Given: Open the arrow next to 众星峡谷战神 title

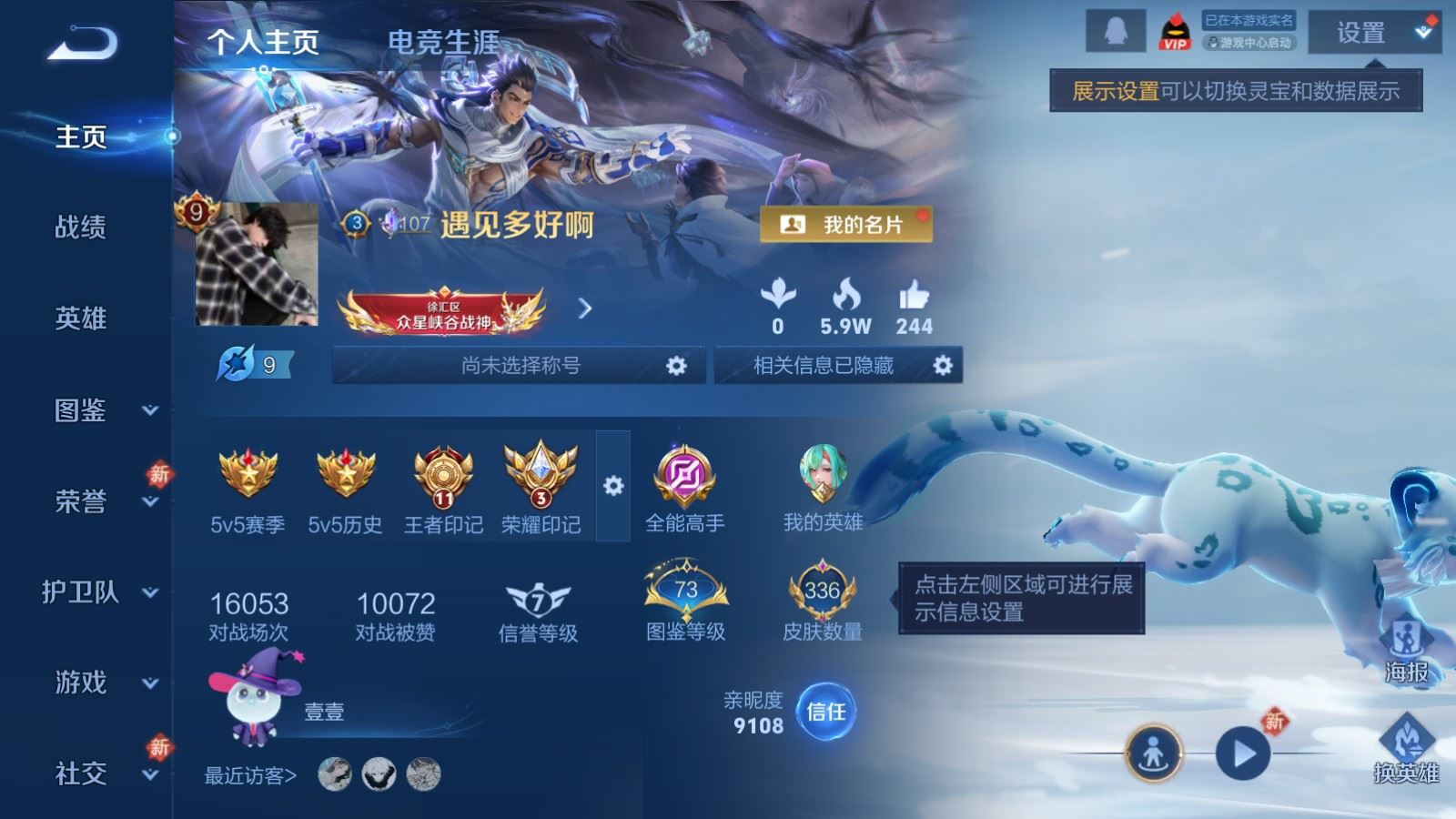Looking at the screenshot, I should pos(585,308).
